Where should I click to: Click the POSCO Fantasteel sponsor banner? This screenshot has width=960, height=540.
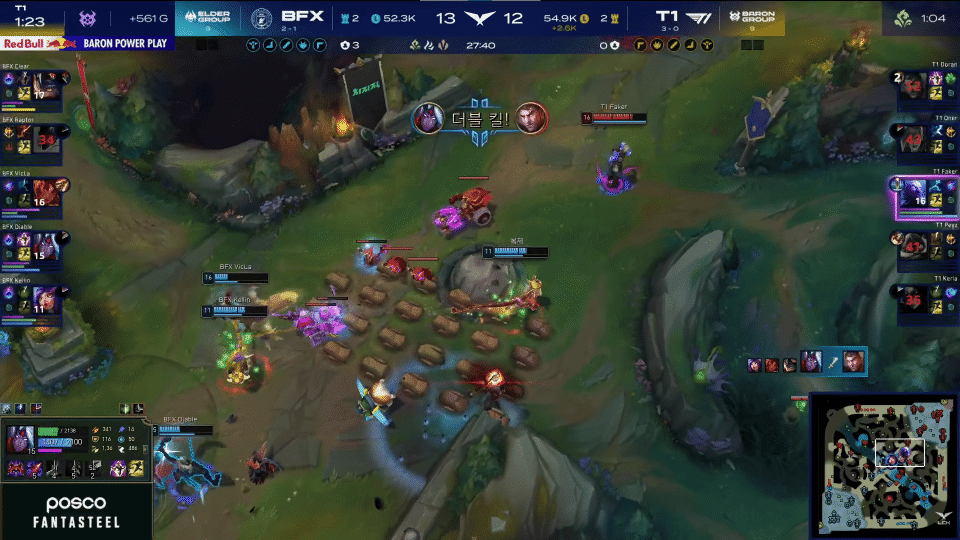(x=76, y=512)
